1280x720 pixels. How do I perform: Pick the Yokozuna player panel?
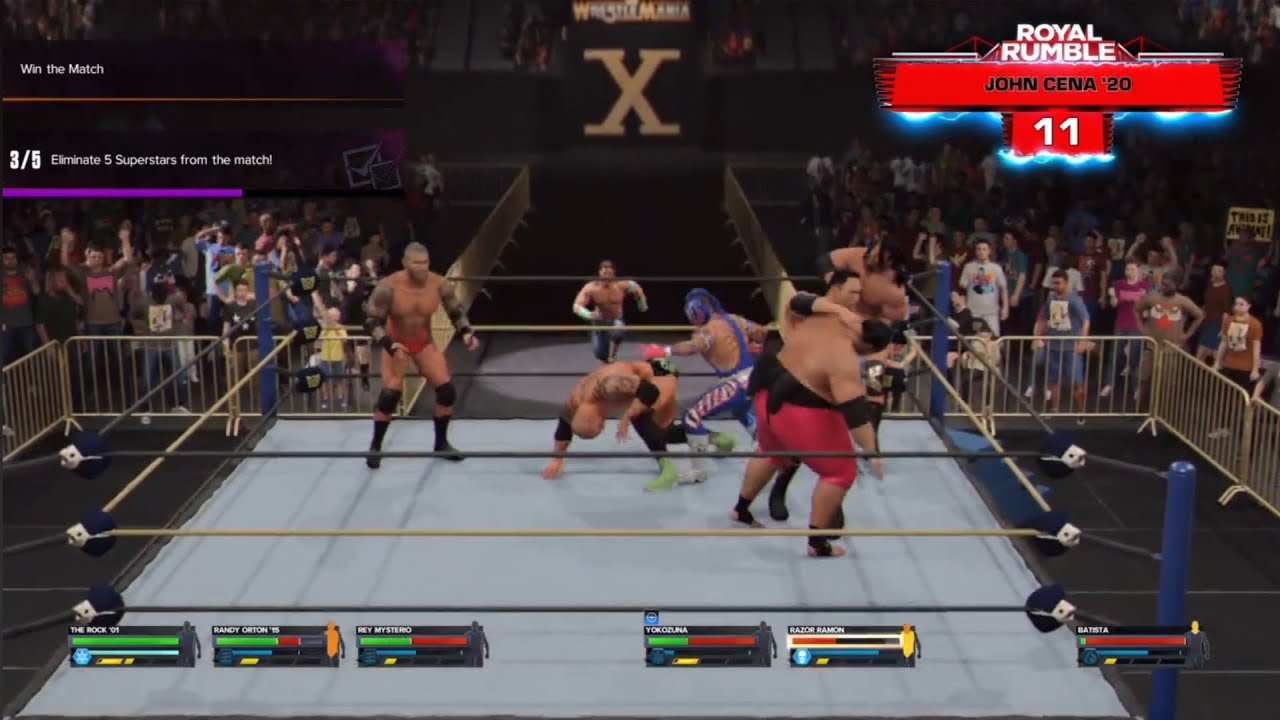coord(709,646)
